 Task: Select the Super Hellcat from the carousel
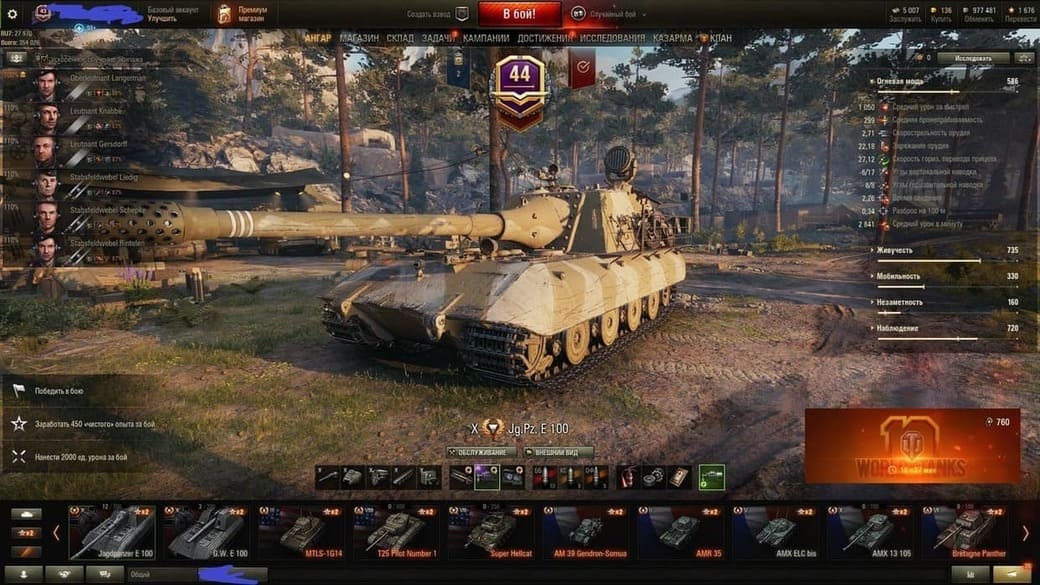pos(492,531)
